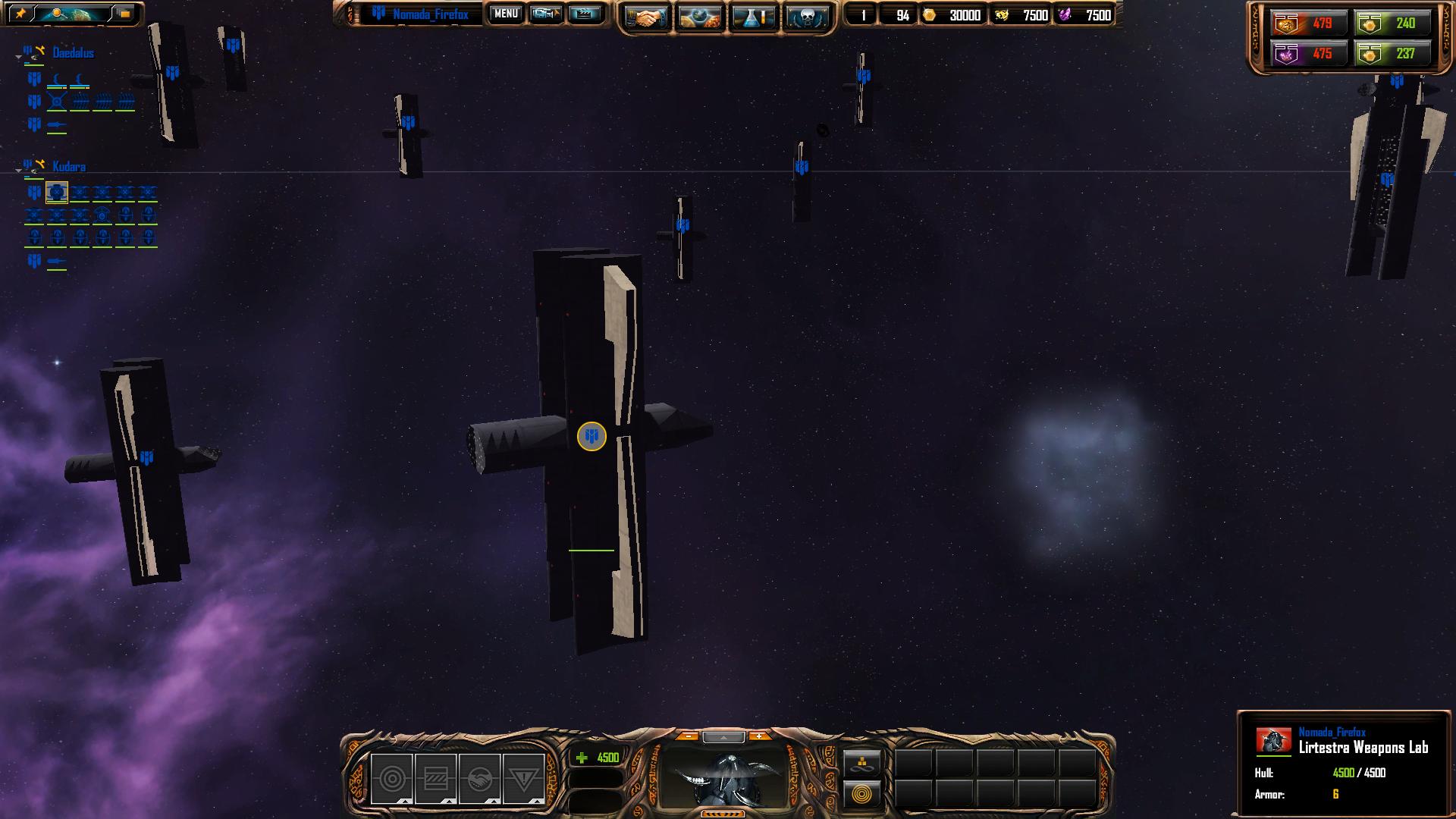This screenshot has height=819, width=1456.
Task: Open the skull pirate bounty screen
Action: tap(806, 17)
